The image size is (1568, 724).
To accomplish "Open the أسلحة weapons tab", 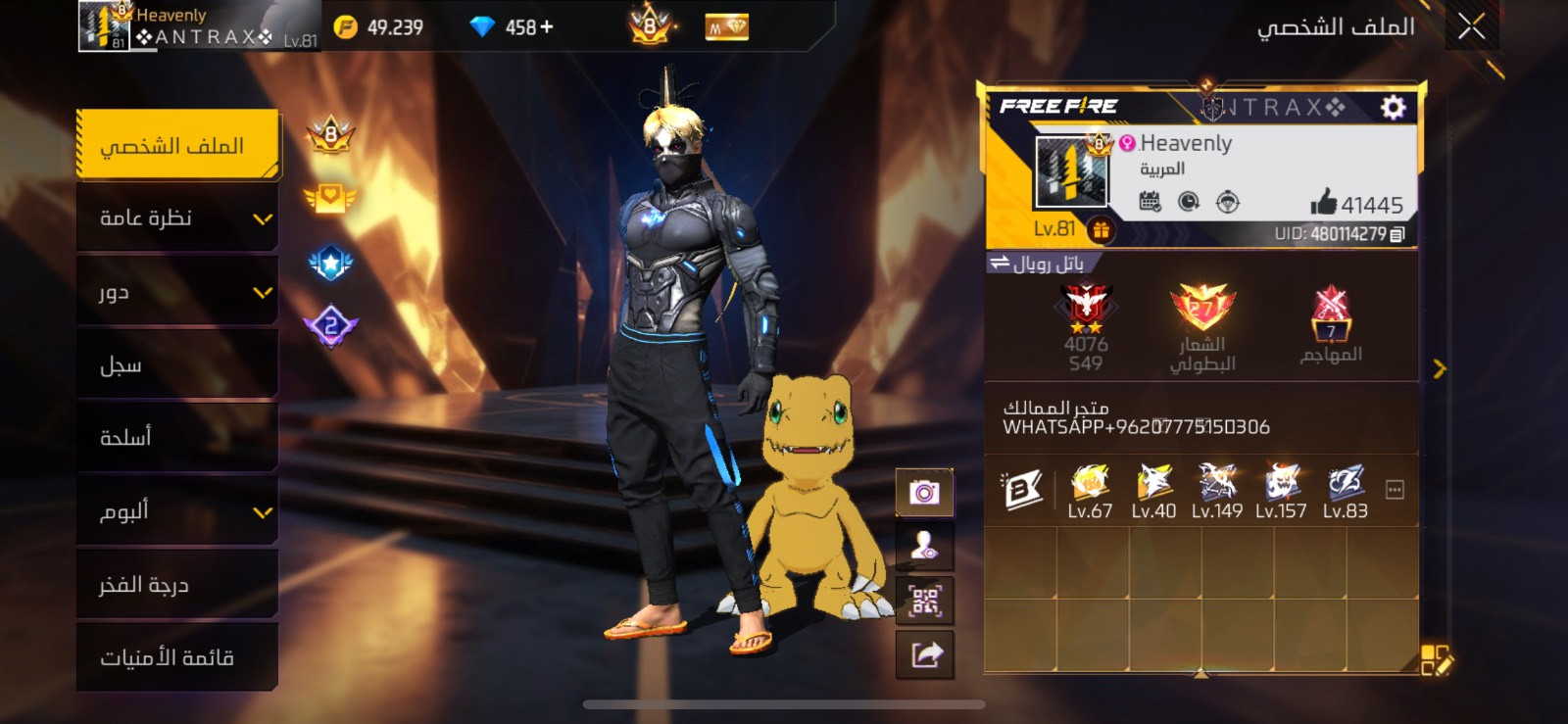I will (177, 437).
